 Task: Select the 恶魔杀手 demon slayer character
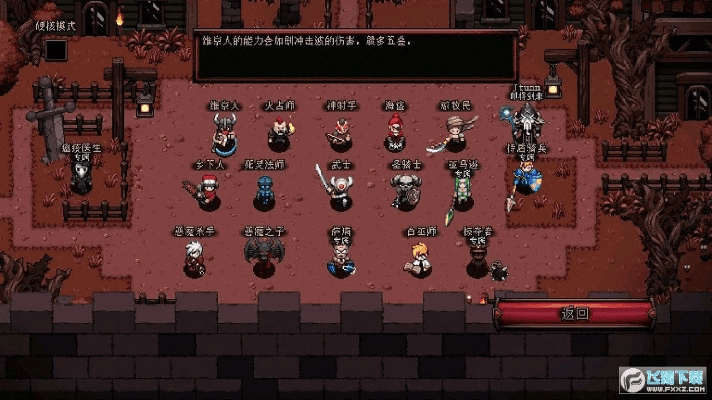pyautogui.click(x=193, y=258)
